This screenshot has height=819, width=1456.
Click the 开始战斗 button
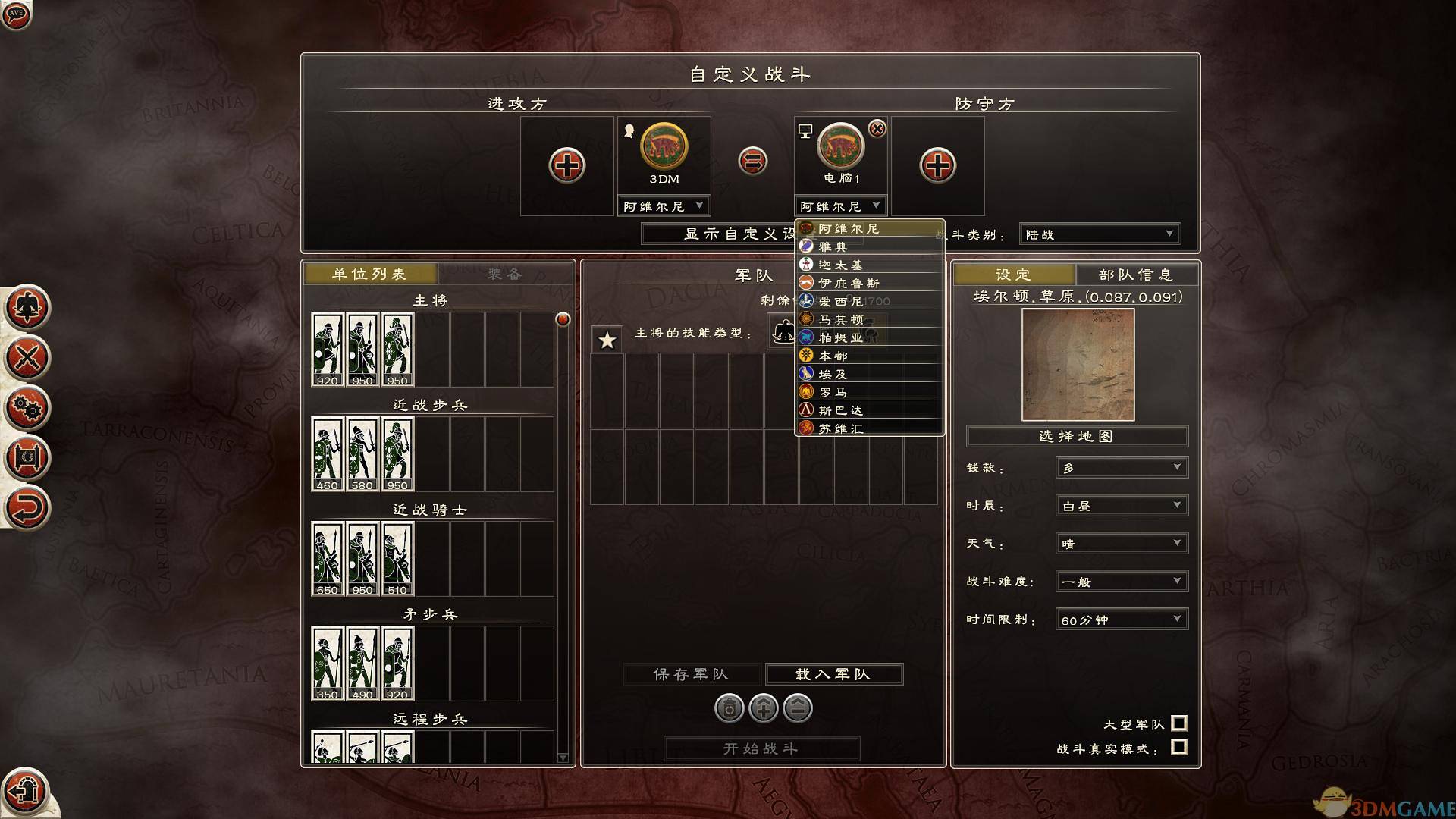click(x=760, y=747)
